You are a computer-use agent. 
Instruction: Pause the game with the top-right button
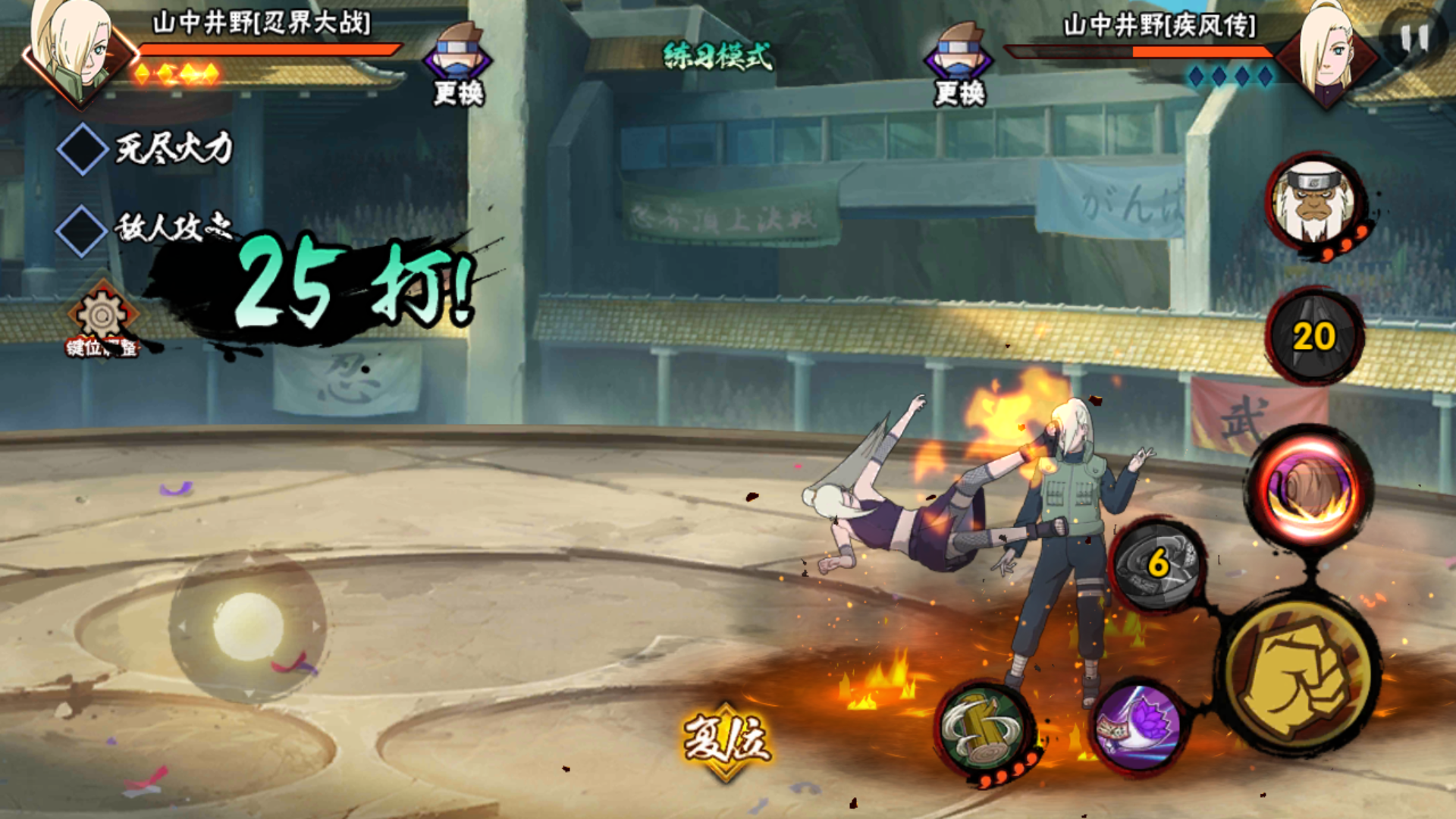coord(1413,38)
